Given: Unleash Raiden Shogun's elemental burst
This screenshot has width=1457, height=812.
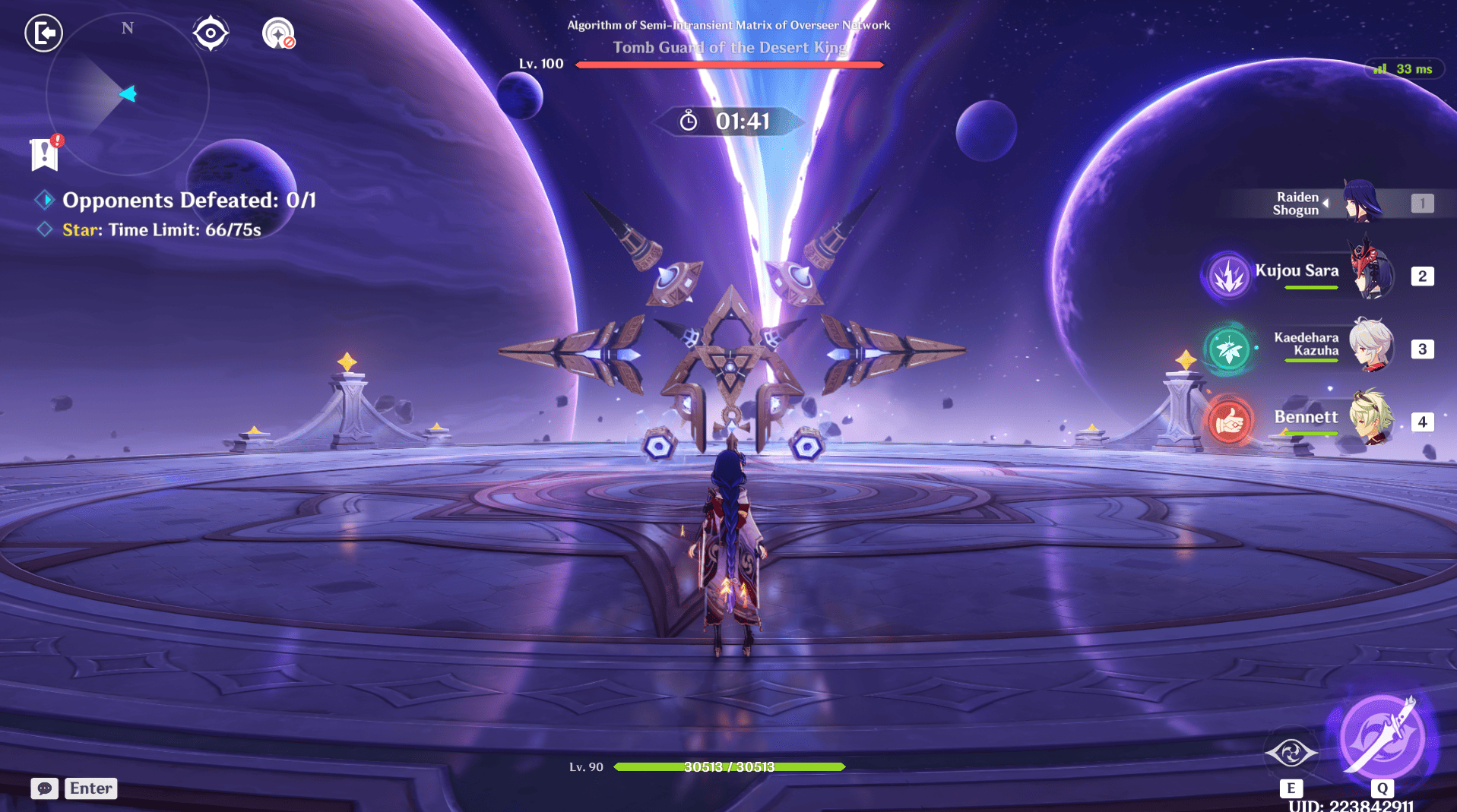Looking at the screenshot, I should point(1382,738).
